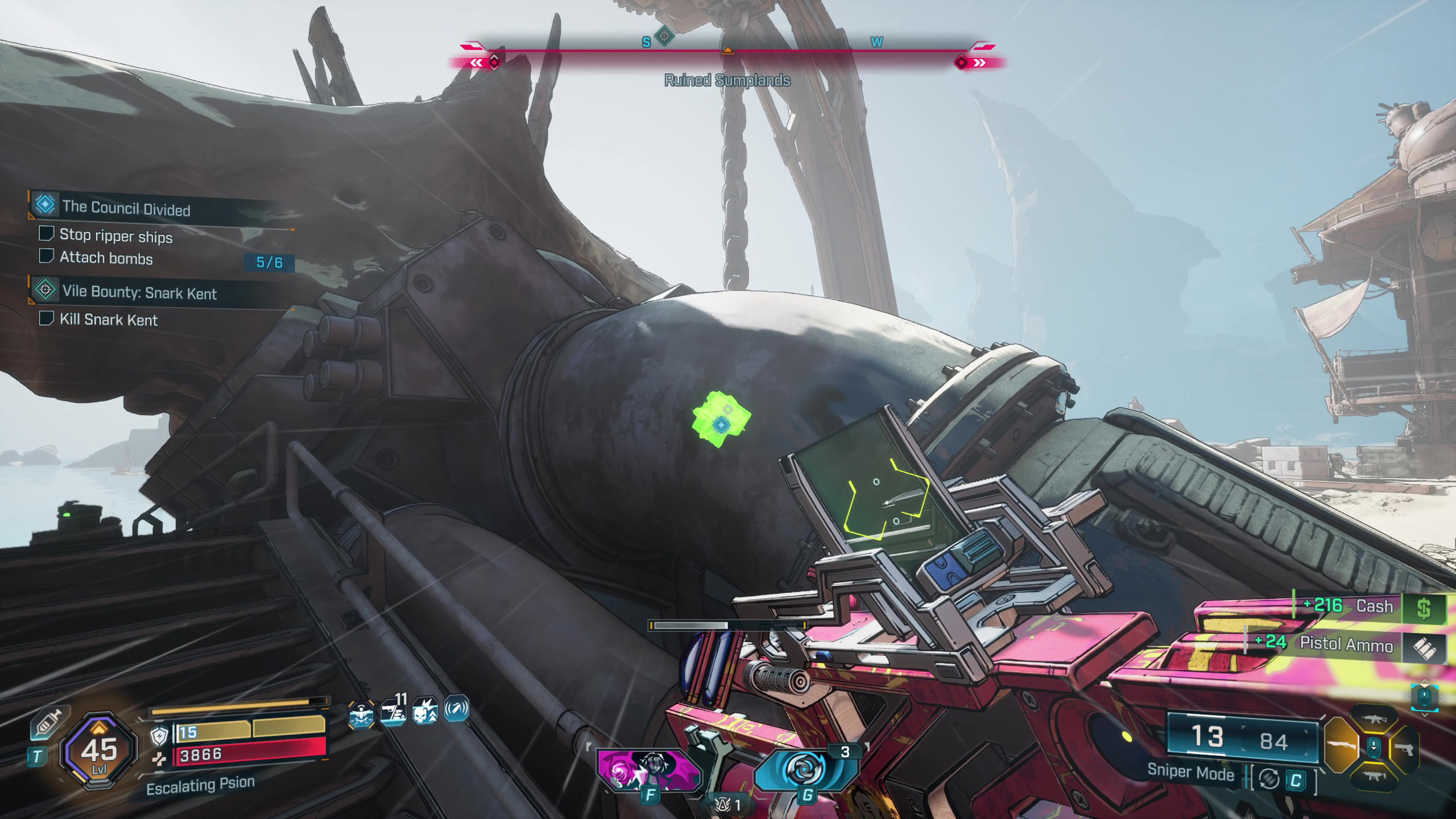Click the Cash pickup dollar icon
Viewport: 1456px width, 819px height.
[x=1424, y=609]
